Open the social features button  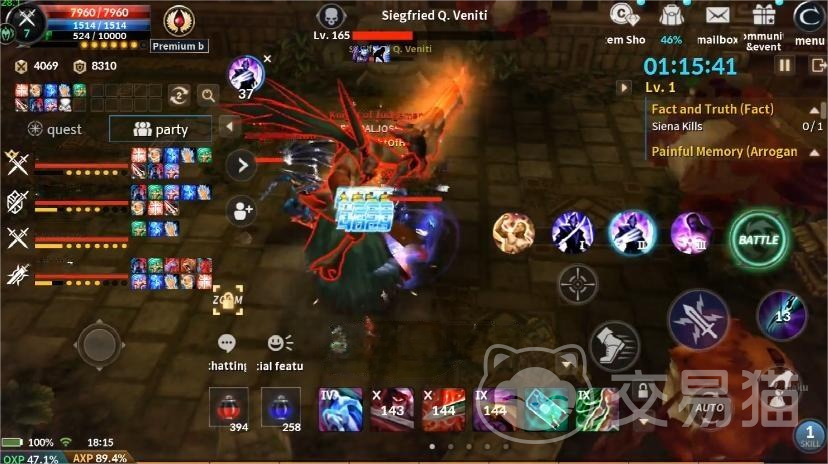coord(281,343)
